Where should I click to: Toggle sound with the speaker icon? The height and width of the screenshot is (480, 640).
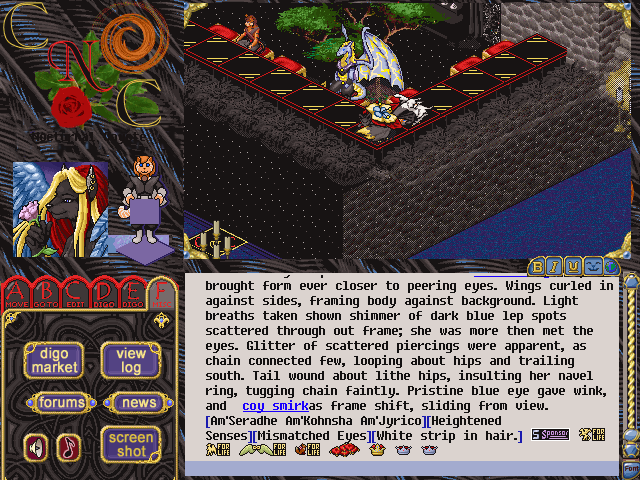point(36,446)
